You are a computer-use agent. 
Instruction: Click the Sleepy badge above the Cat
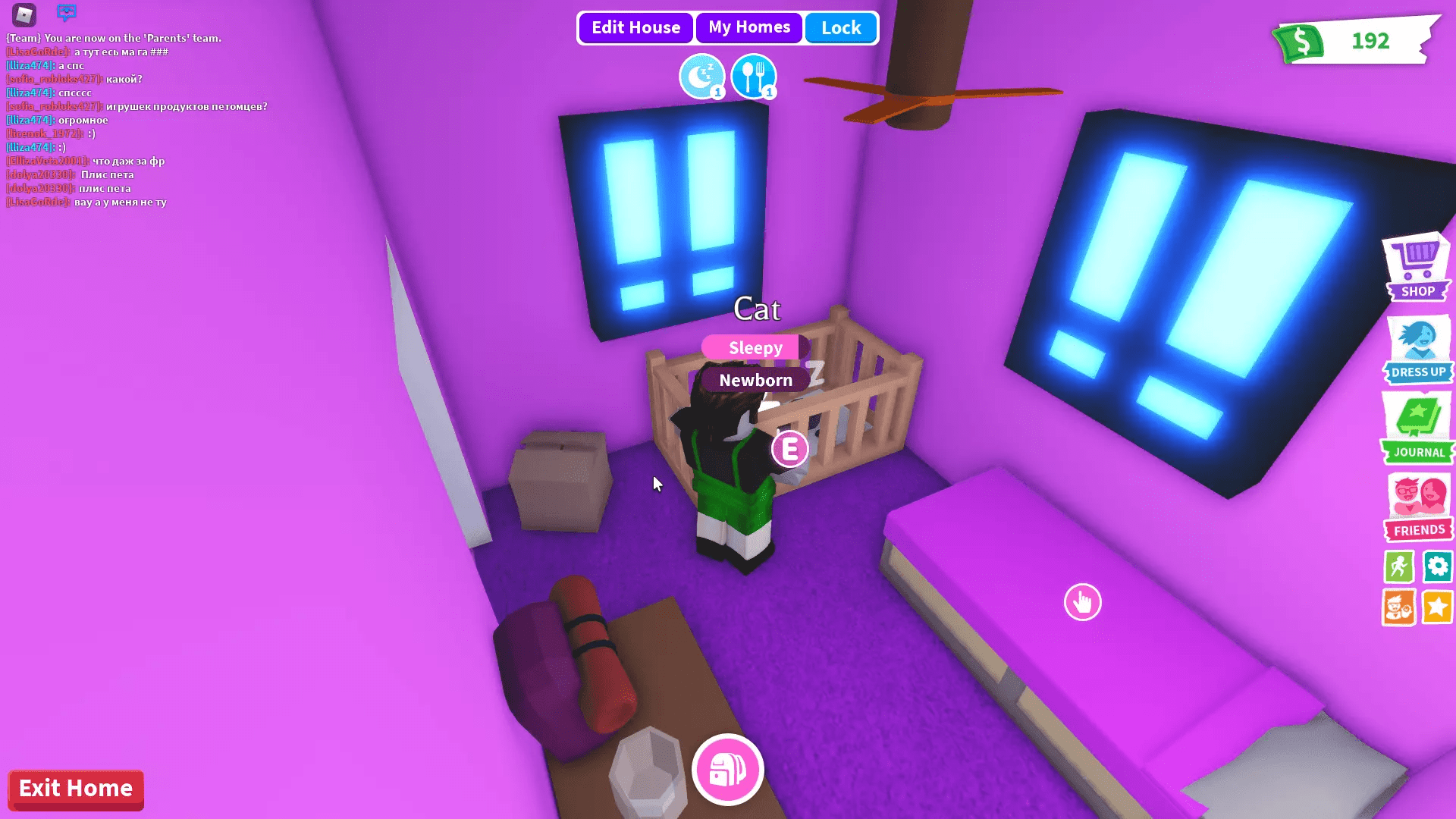point(754,347)
